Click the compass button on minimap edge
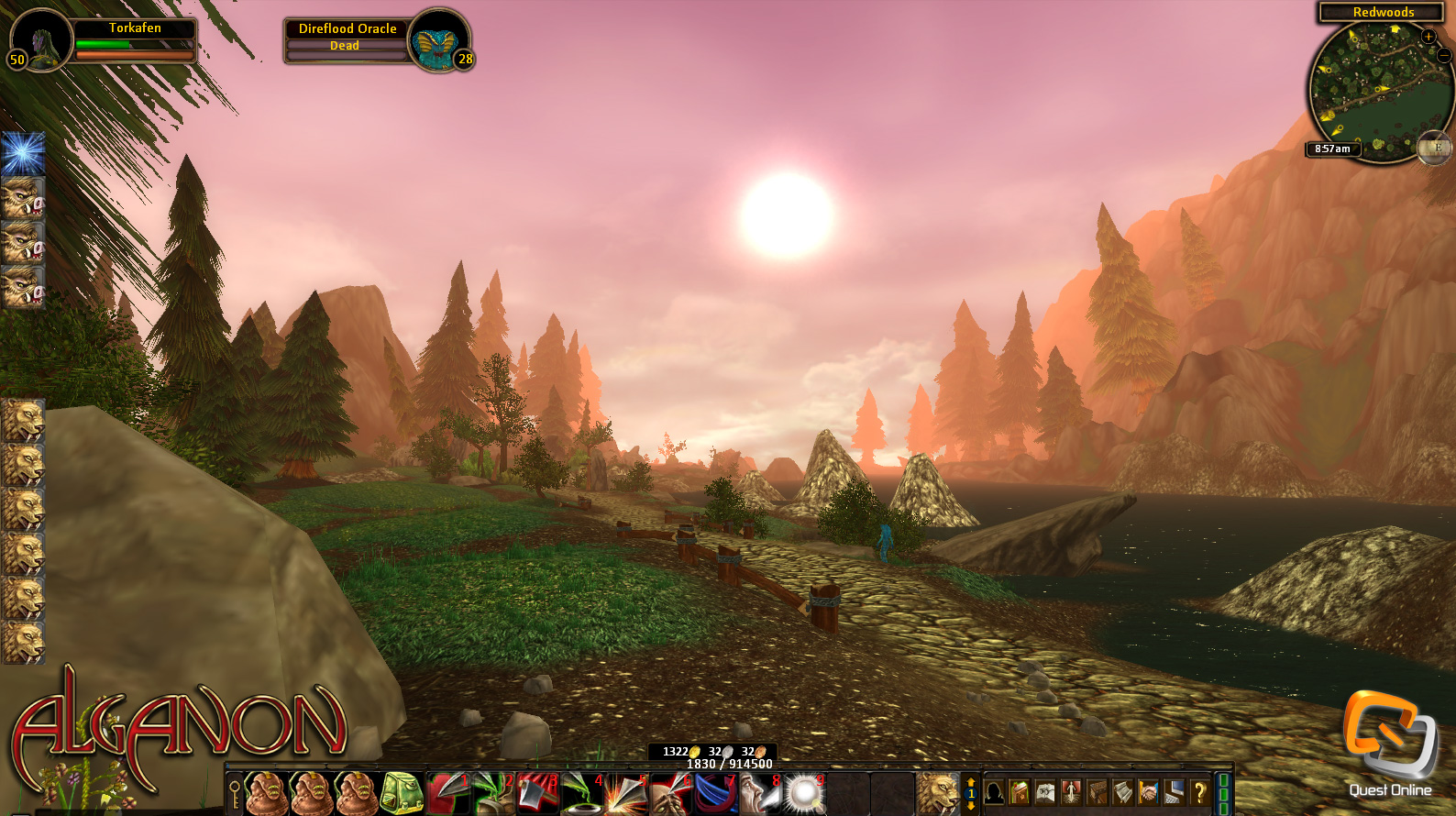The image size is (1456, 816). (1435, 148)
